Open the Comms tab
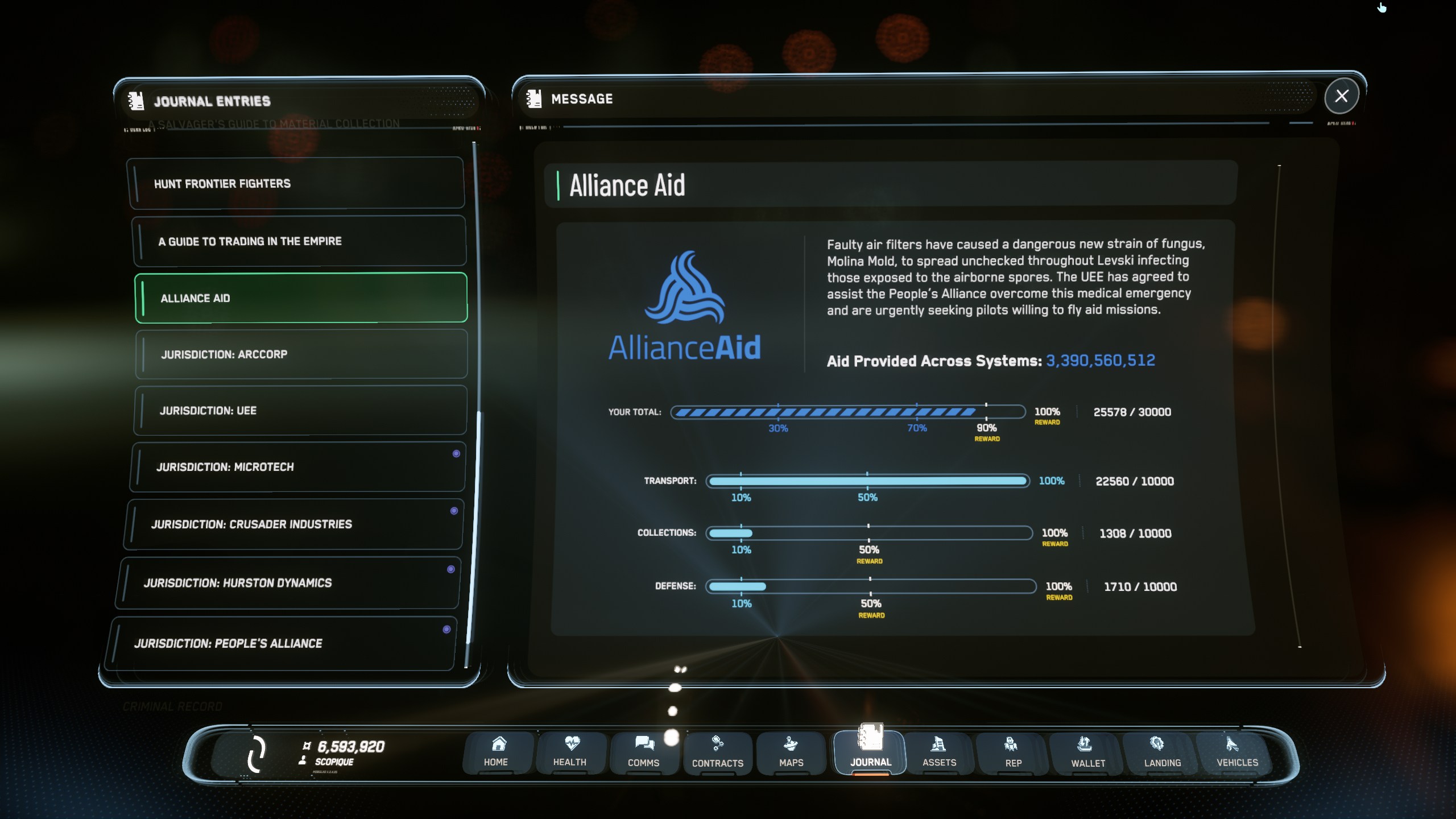This screenshot has height=819, width=1456. tap(643, 752)
